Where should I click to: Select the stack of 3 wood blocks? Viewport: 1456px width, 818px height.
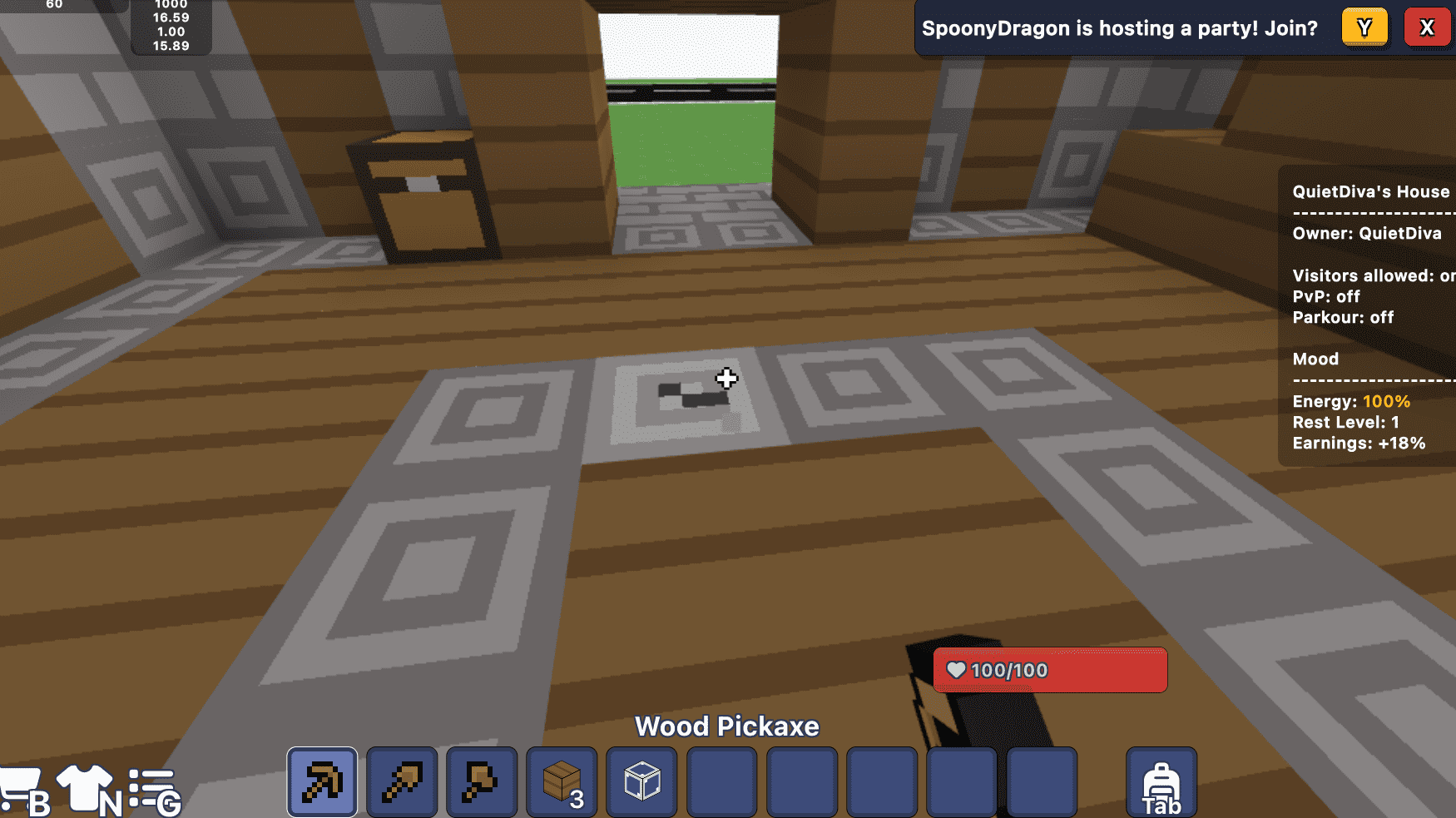coord(561,781)
